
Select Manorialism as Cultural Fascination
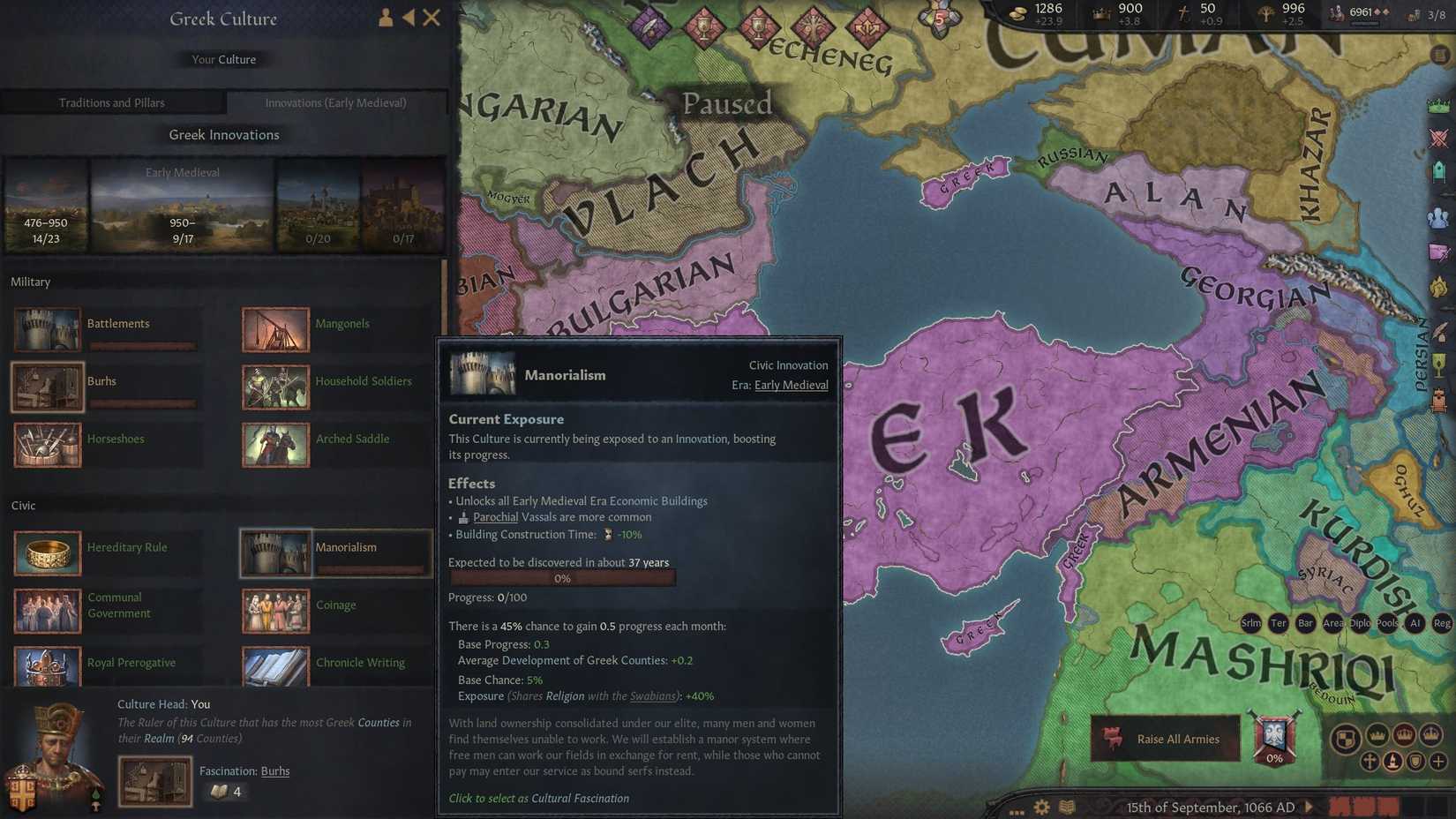(538, 798)
